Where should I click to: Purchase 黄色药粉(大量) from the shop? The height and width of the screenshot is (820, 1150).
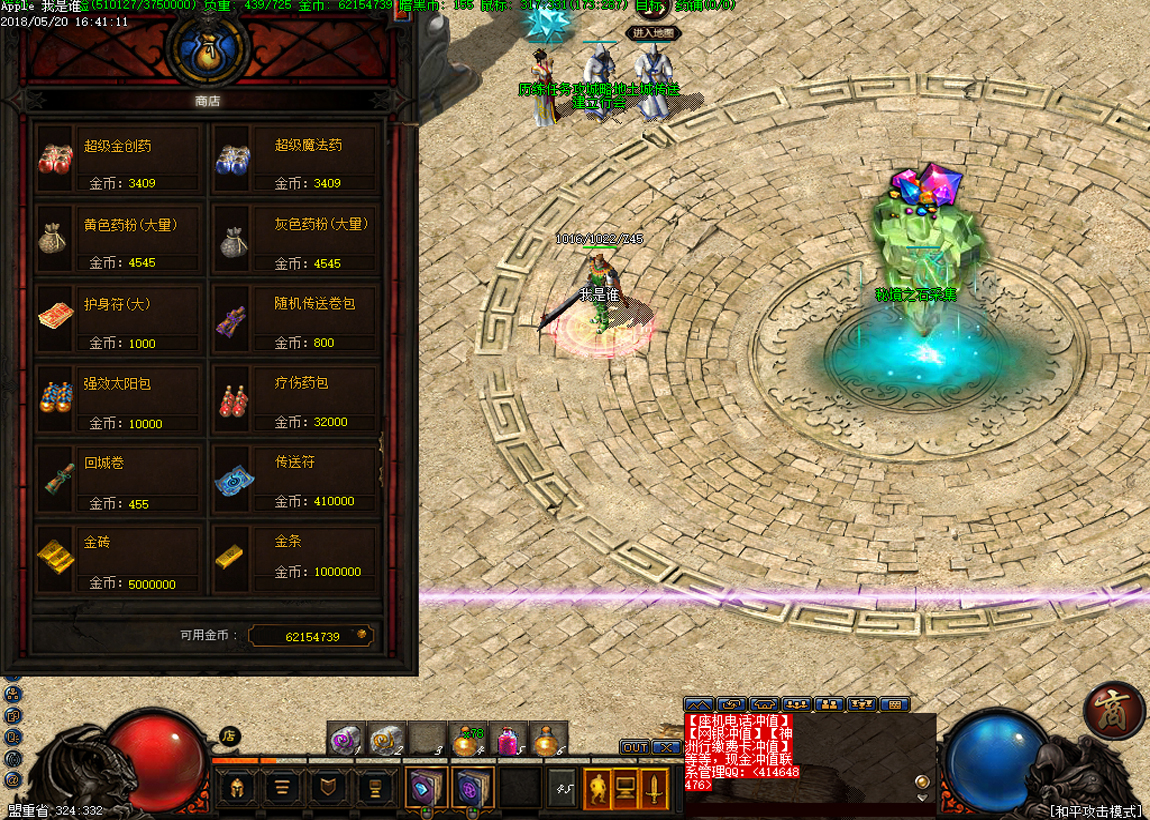coord(120,240)
